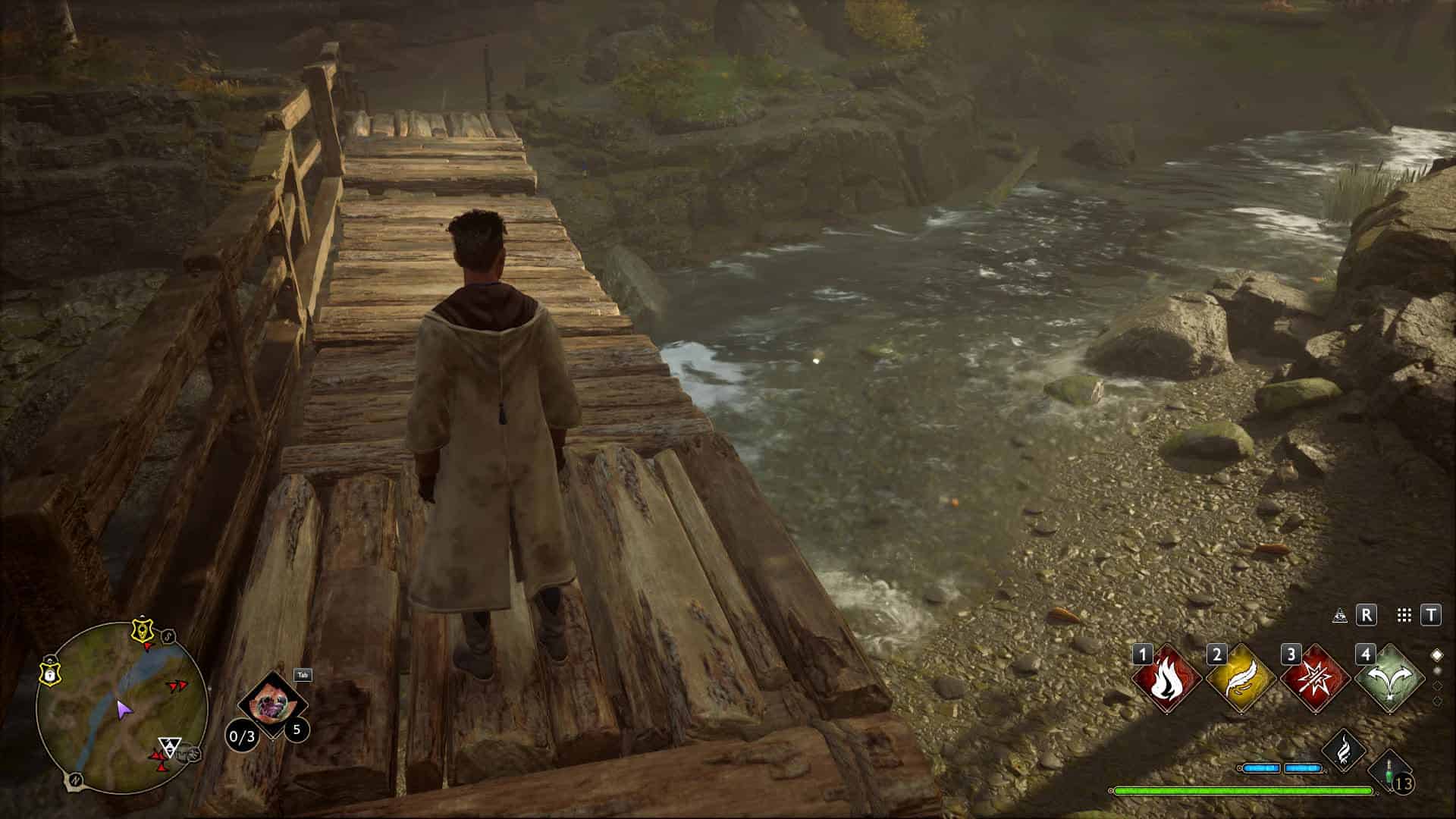Image resolution: width=1456 pixels, height=819 pixels.
Task: Cast the Incendio fire spell
Action: (x=1166, y=679)
